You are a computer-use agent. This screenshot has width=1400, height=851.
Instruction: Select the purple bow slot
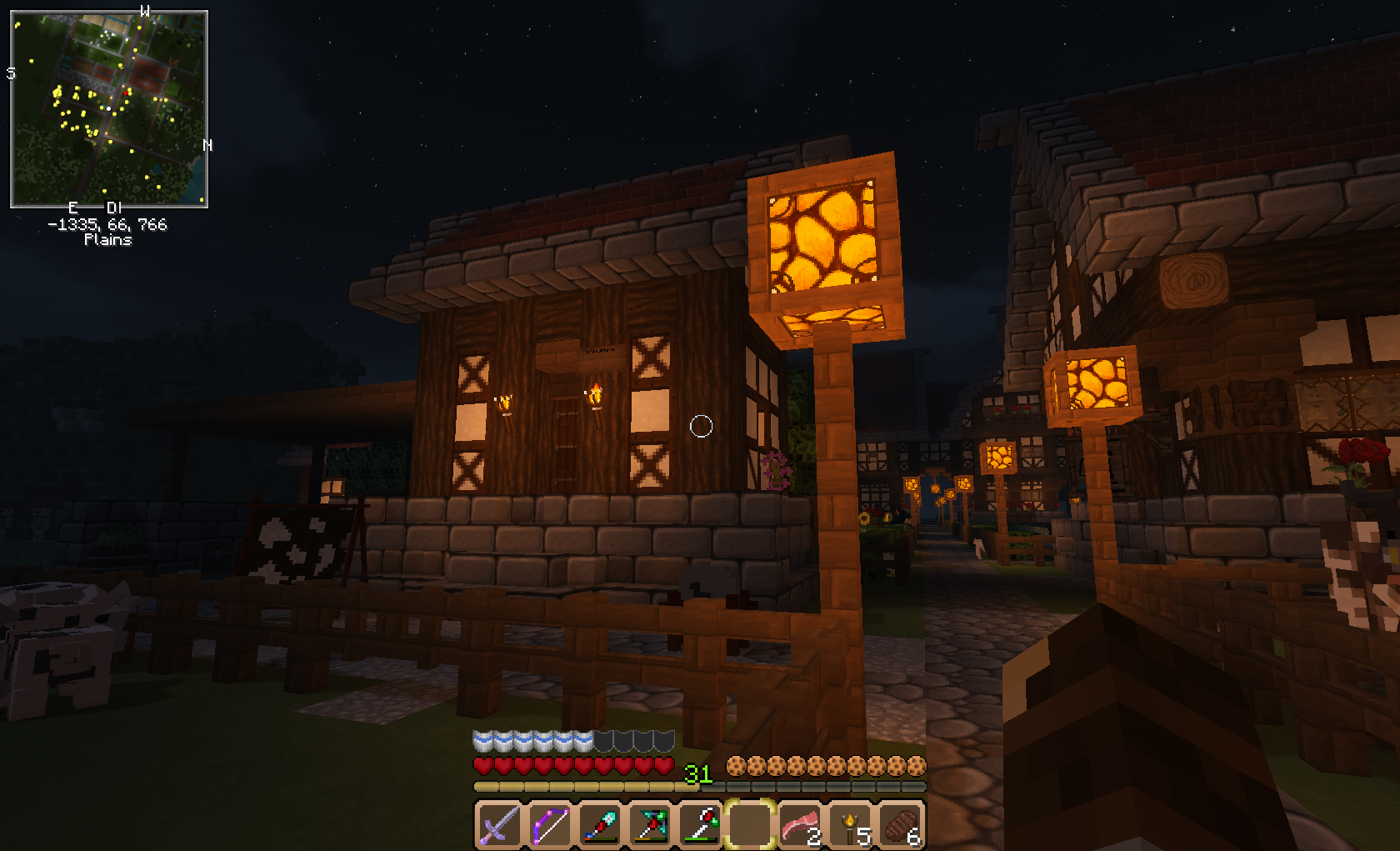(549, 826)
